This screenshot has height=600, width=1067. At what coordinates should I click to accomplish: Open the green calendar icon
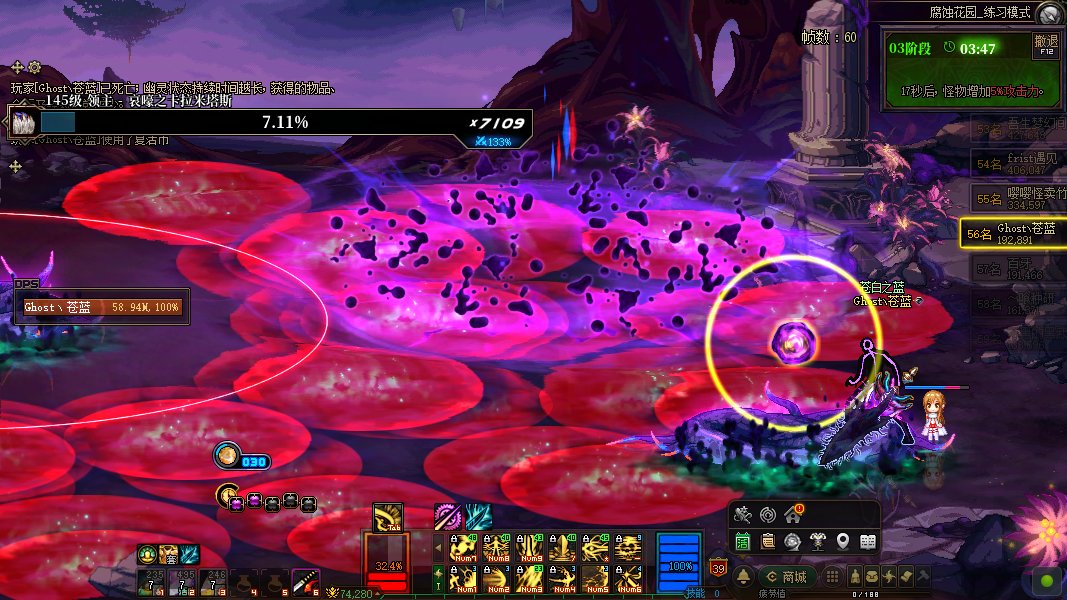743,541
